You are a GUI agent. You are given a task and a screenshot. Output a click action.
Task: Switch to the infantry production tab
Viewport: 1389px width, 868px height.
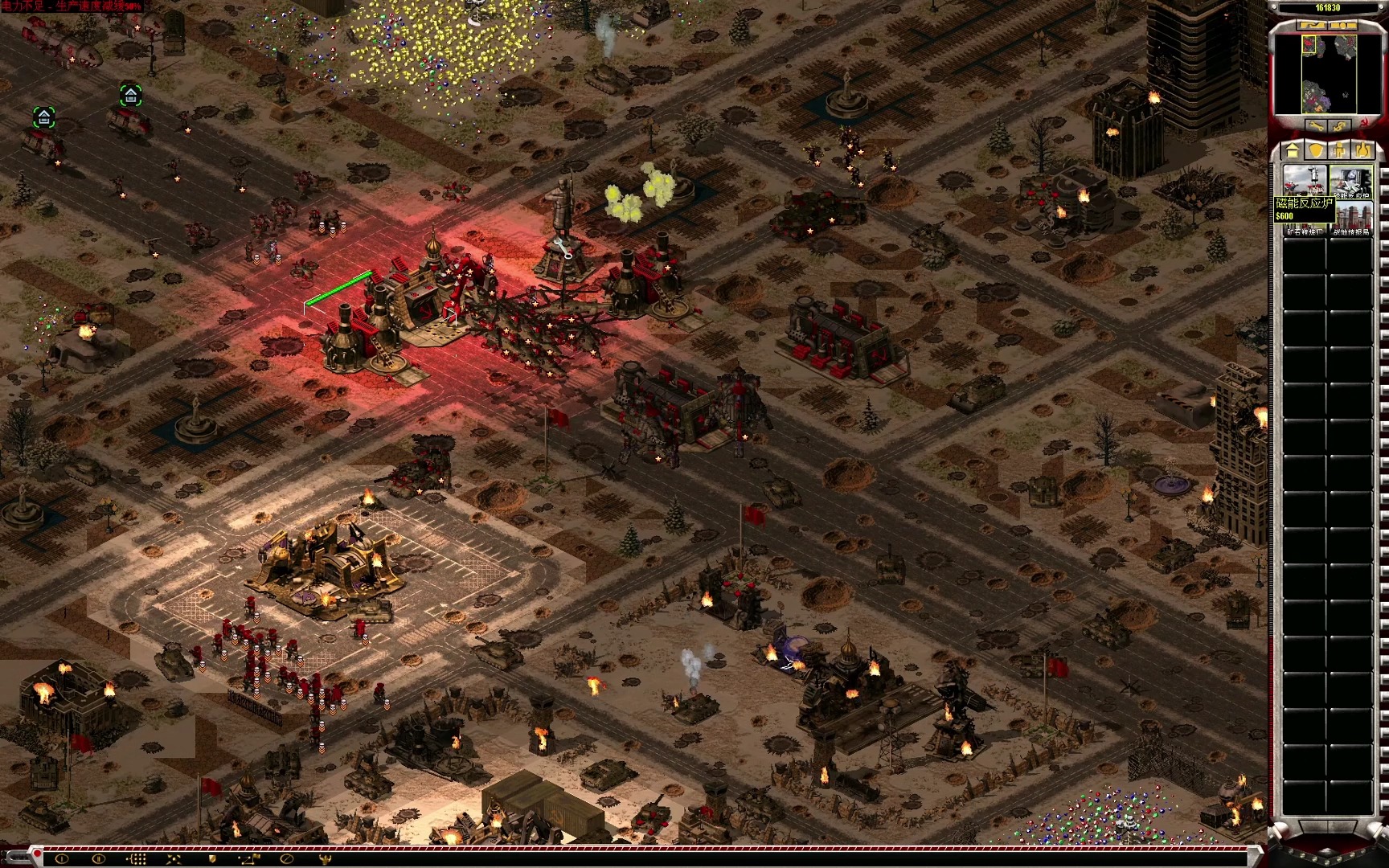[1338, 150]
